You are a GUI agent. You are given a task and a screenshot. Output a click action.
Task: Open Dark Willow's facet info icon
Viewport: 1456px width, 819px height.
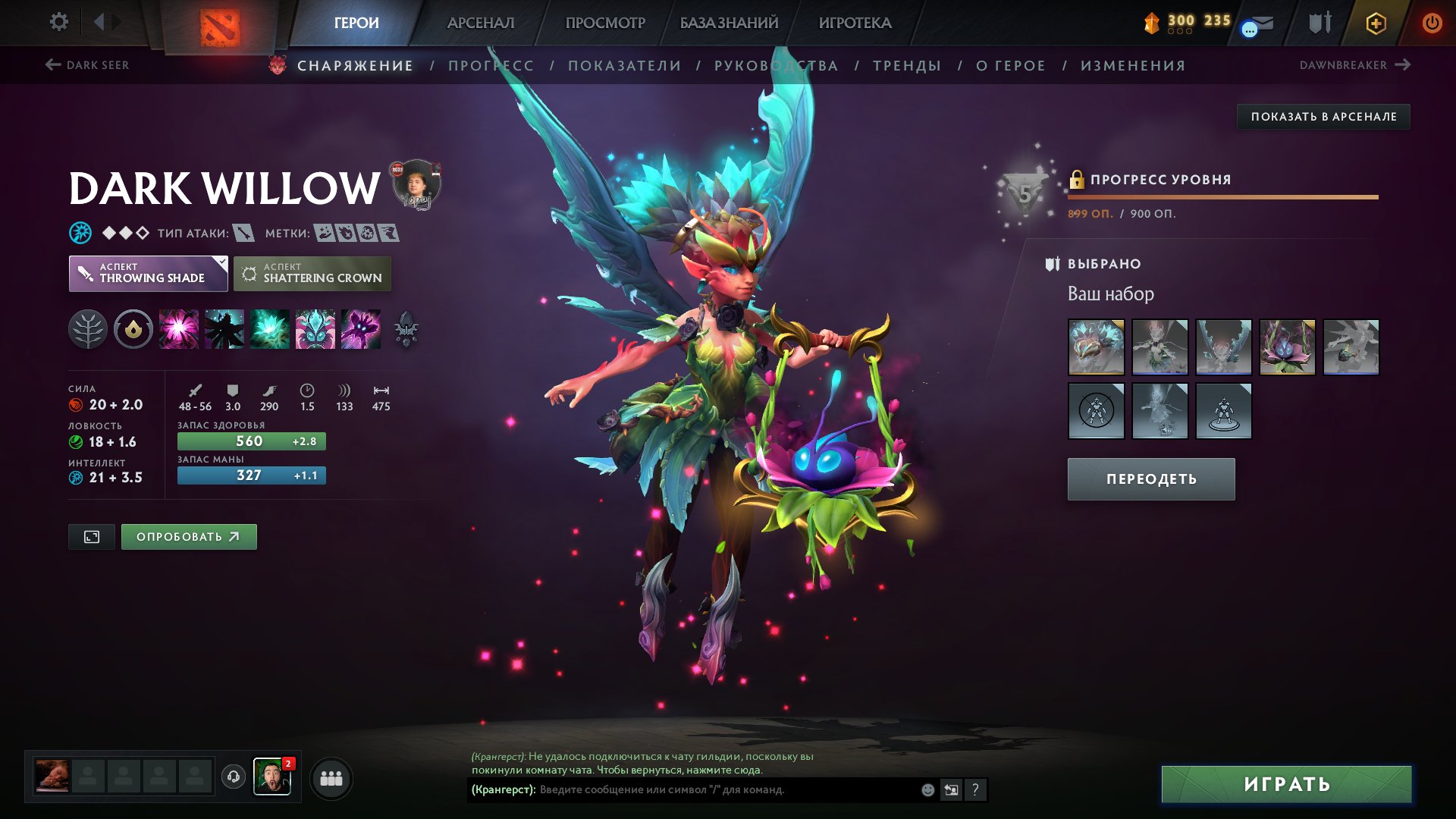pyautogui.click(x=133, y=329)
